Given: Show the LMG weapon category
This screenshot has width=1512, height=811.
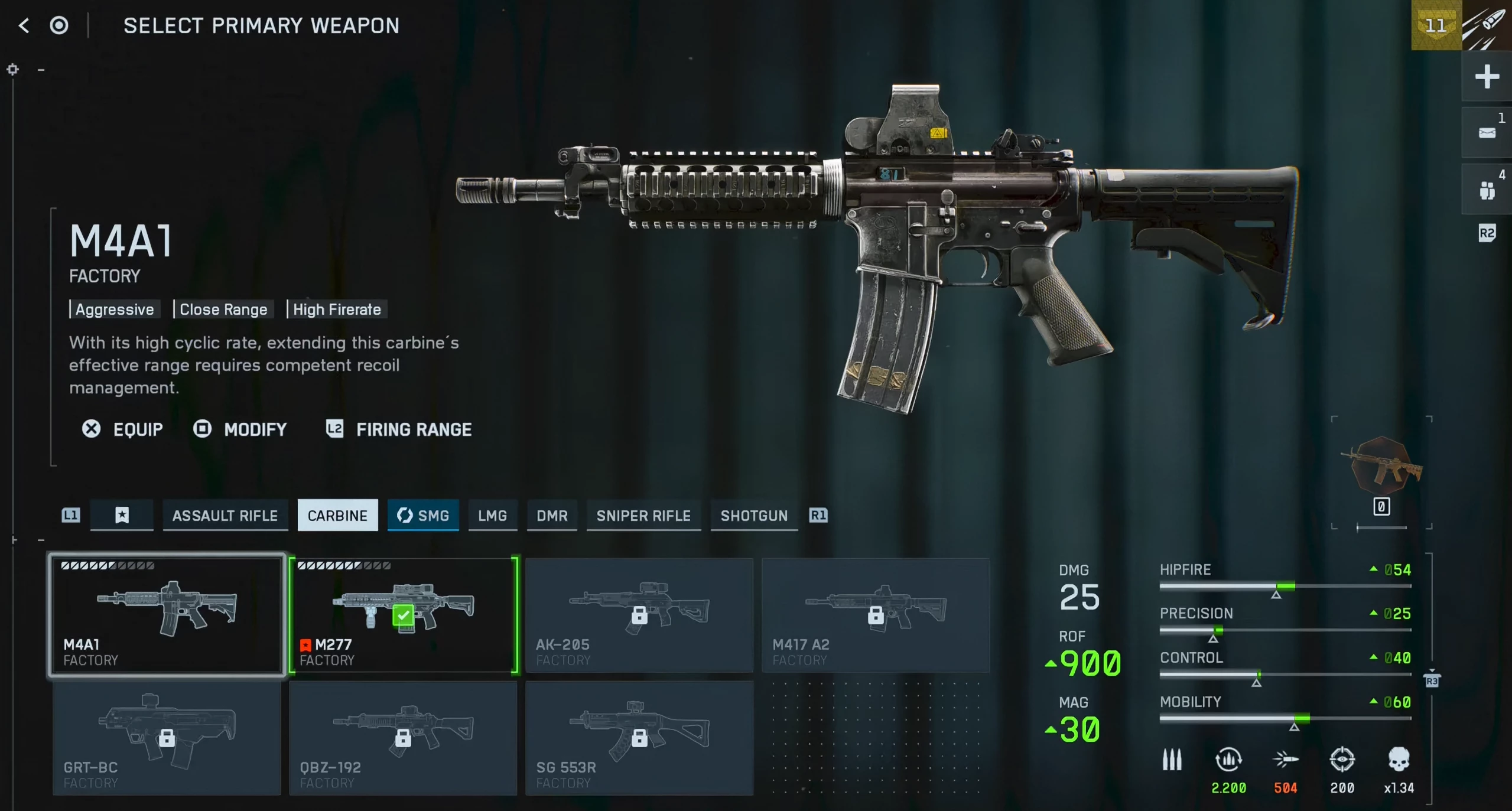Looking at the screenshot, I should 492,516.
